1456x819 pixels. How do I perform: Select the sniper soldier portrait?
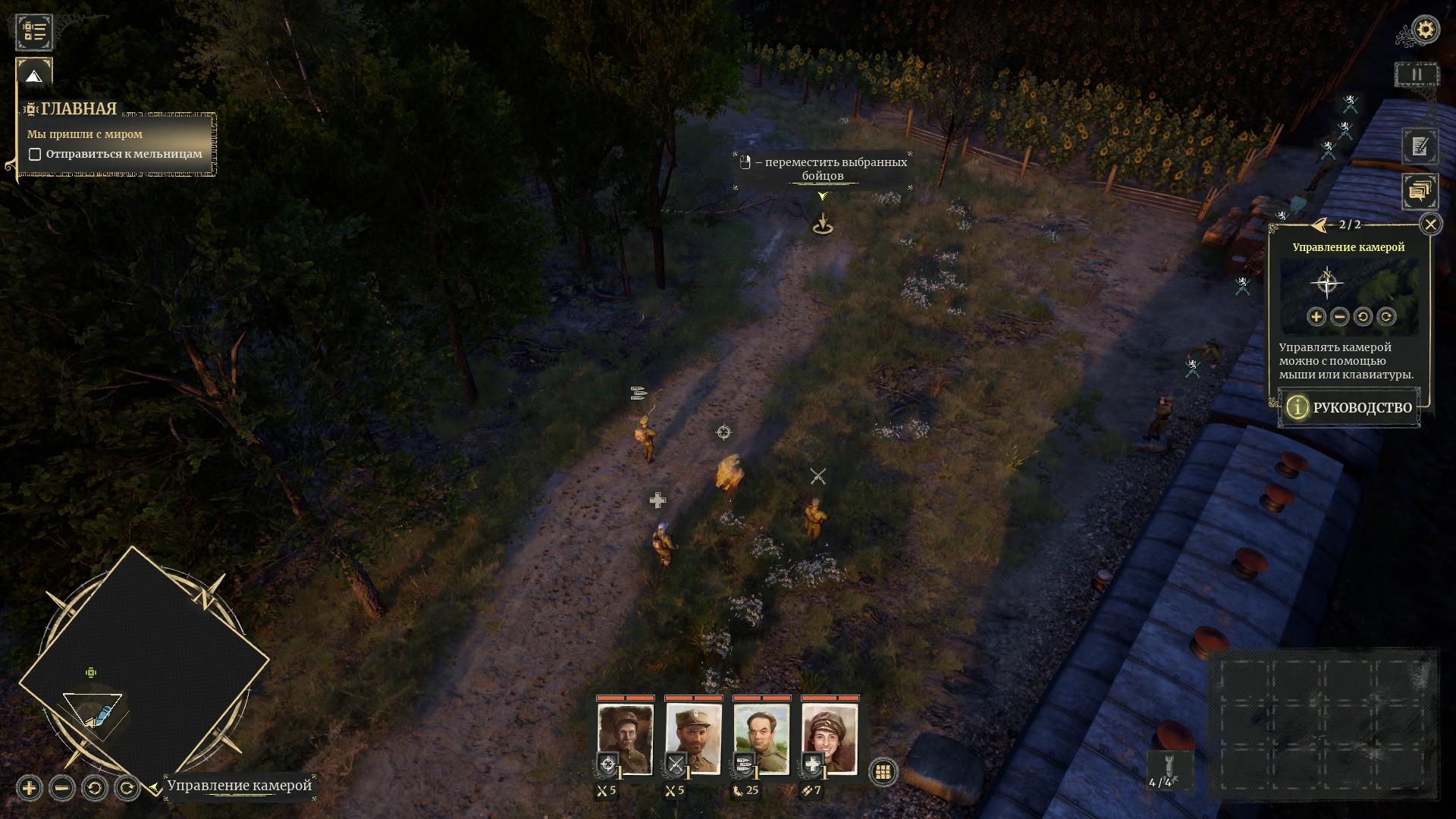click(x=626, y=738)
